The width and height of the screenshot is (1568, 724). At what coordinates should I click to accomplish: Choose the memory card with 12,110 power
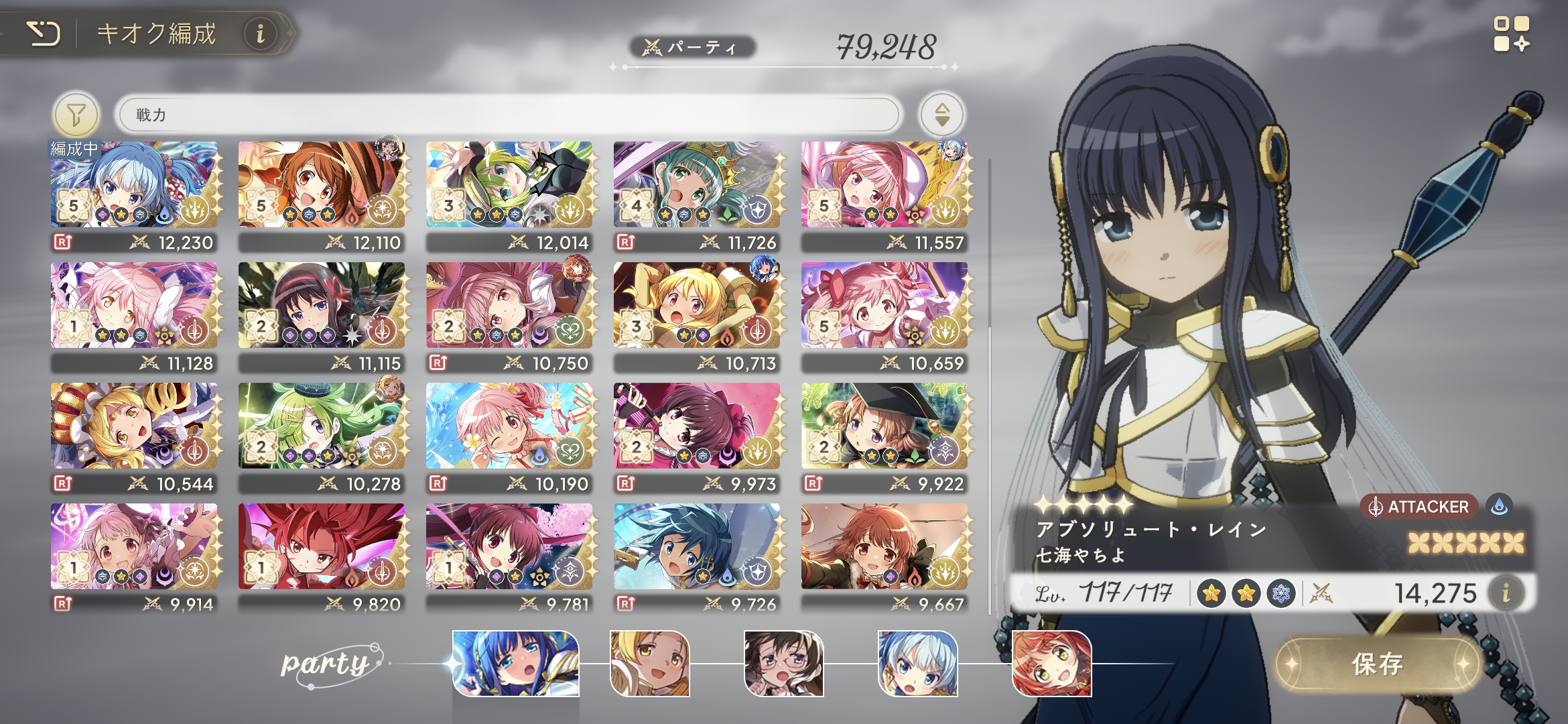pos(322,184)
